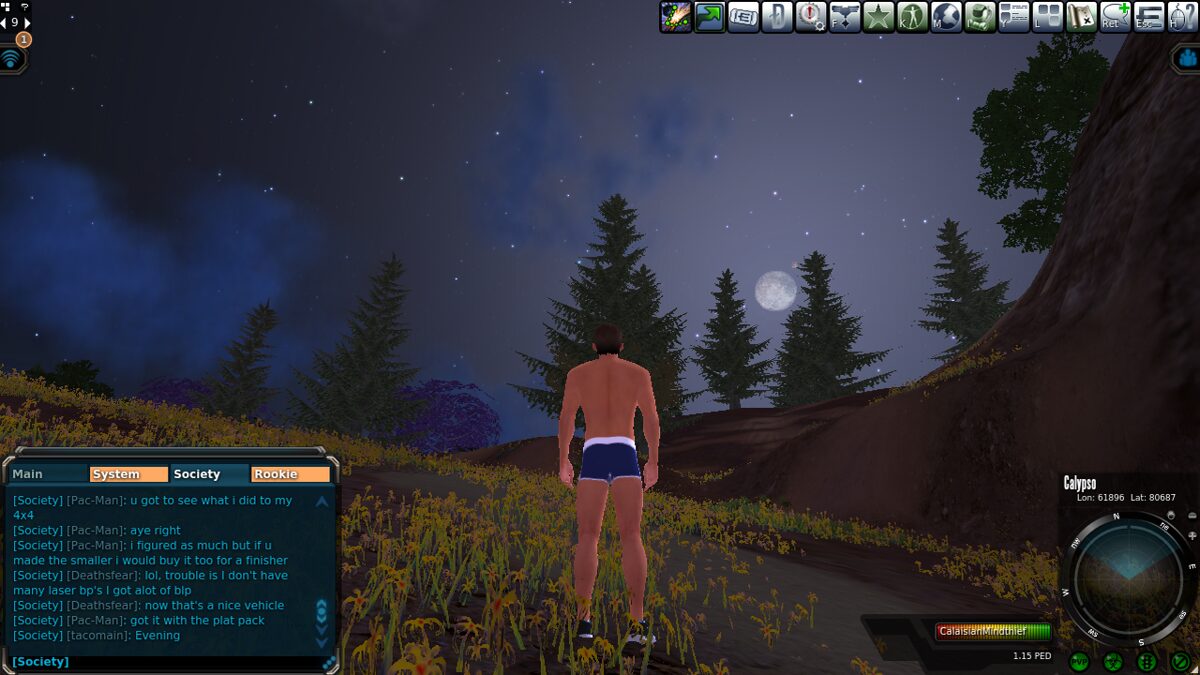Open the treasure map scroll icon
1200x675 pixels.
pyautogui.click(x=1082, y=17)
